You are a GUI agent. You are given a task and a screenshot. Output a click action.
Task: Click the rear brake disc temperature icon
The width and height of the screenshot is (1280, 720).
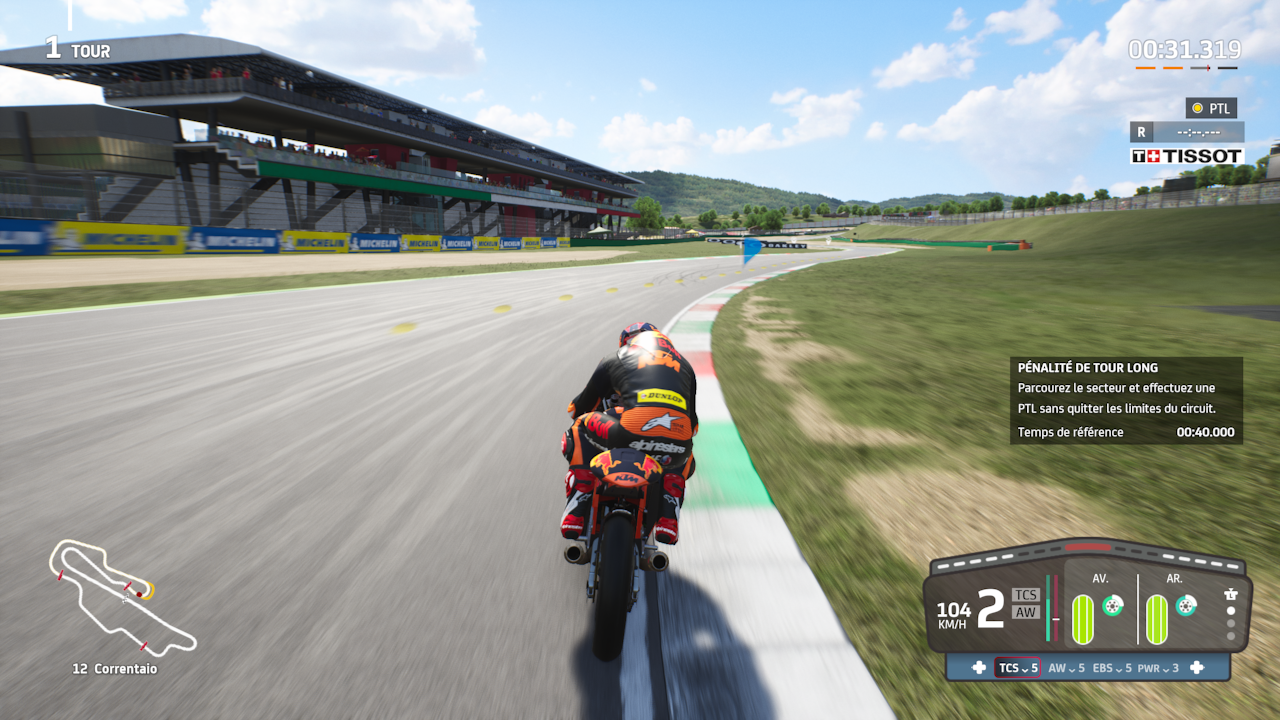coord(1186,605)
